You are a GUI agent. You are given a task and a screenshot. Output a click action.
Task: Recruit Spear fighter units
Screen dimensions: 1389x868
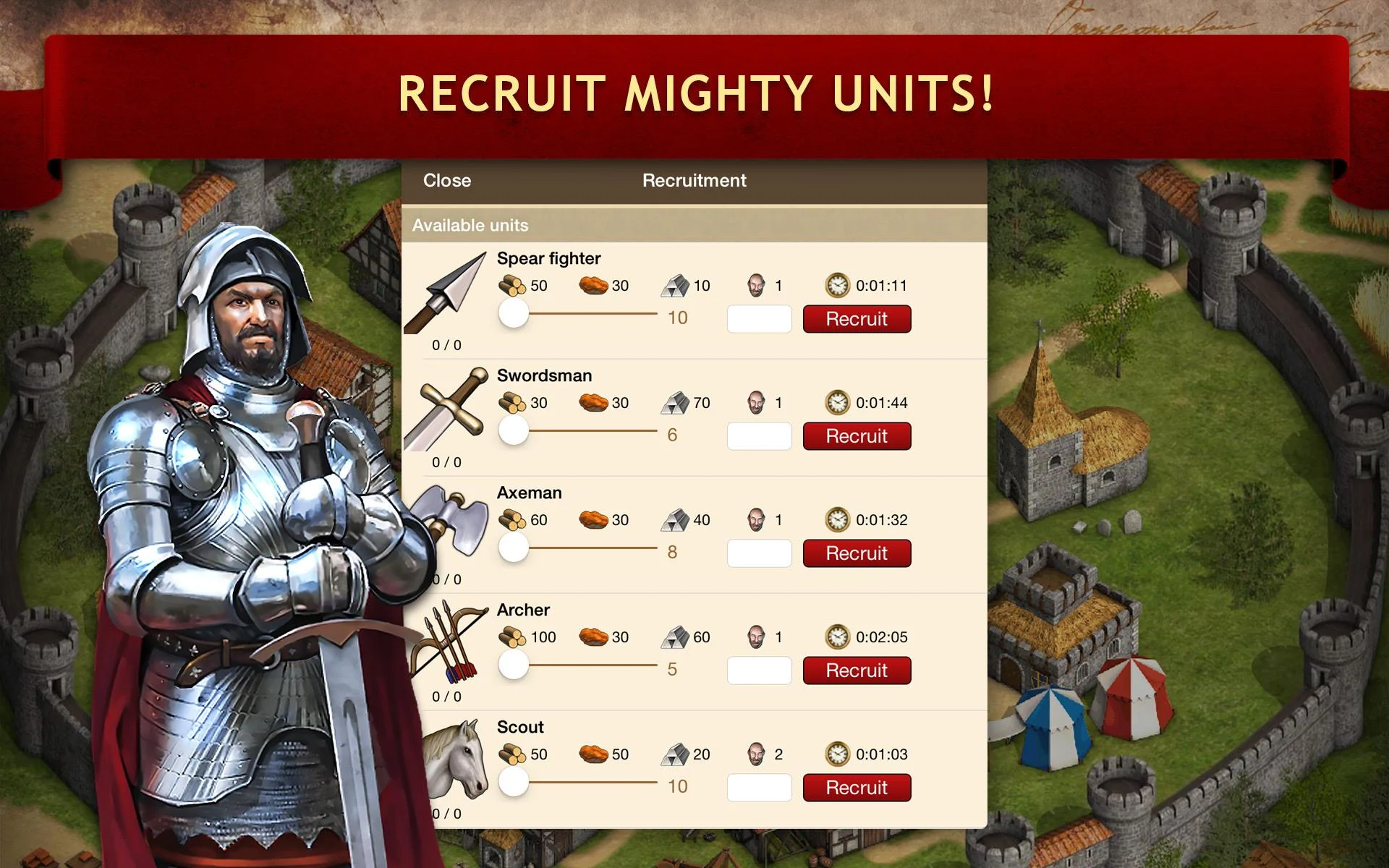coord(857,319)
